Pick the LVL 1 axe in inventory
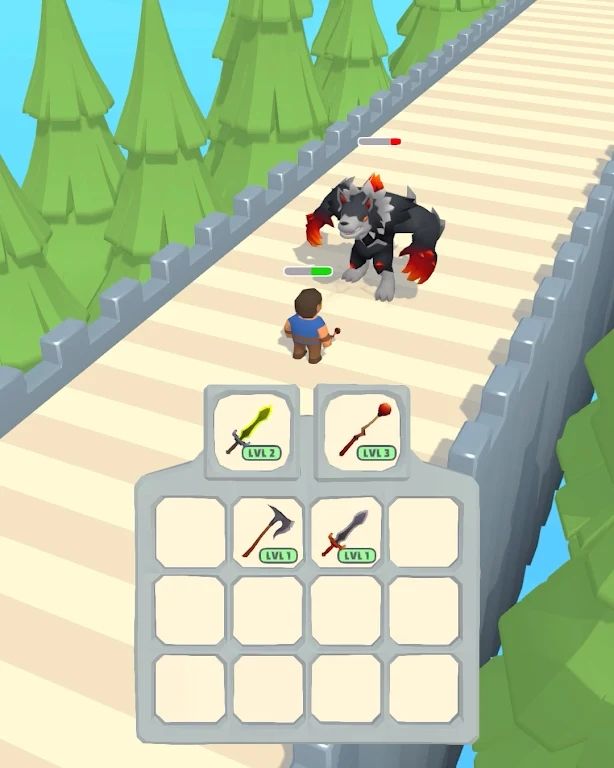The image size is (614, 768). (x=268, y=532)
